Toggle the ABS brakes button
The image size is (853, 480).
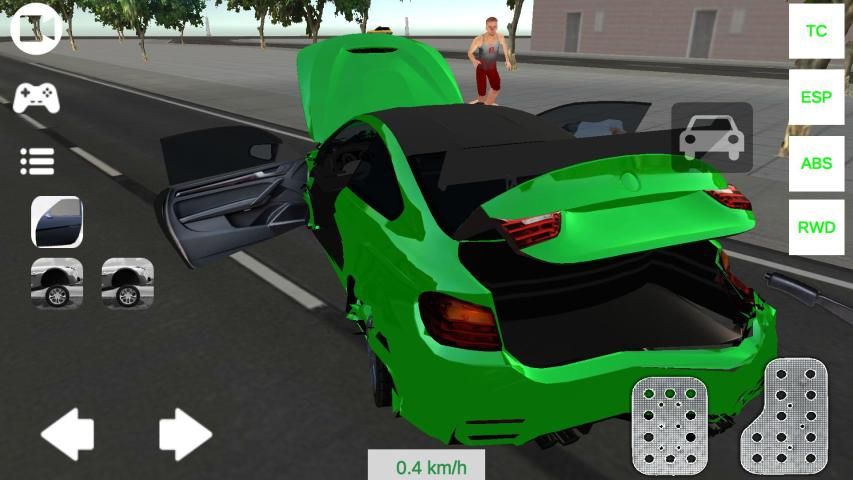(817, 163)
